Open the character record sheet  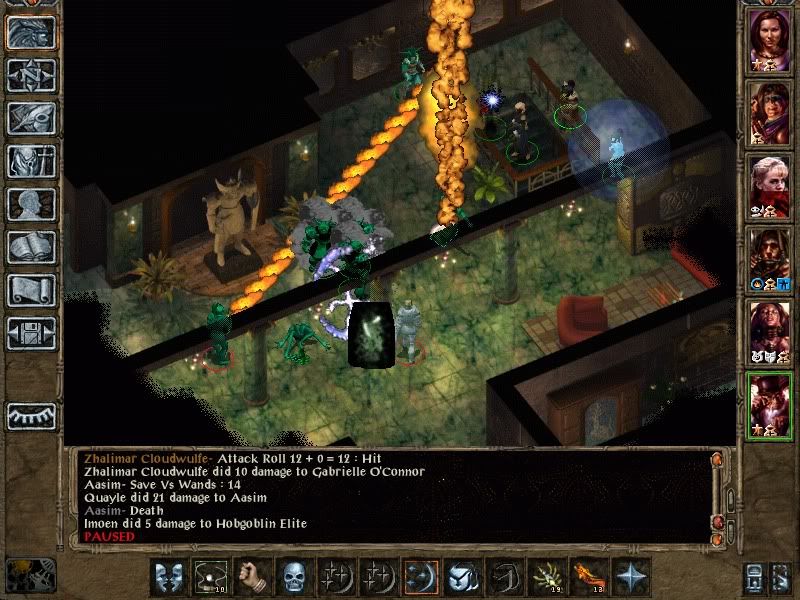click(x=31, y=204)
